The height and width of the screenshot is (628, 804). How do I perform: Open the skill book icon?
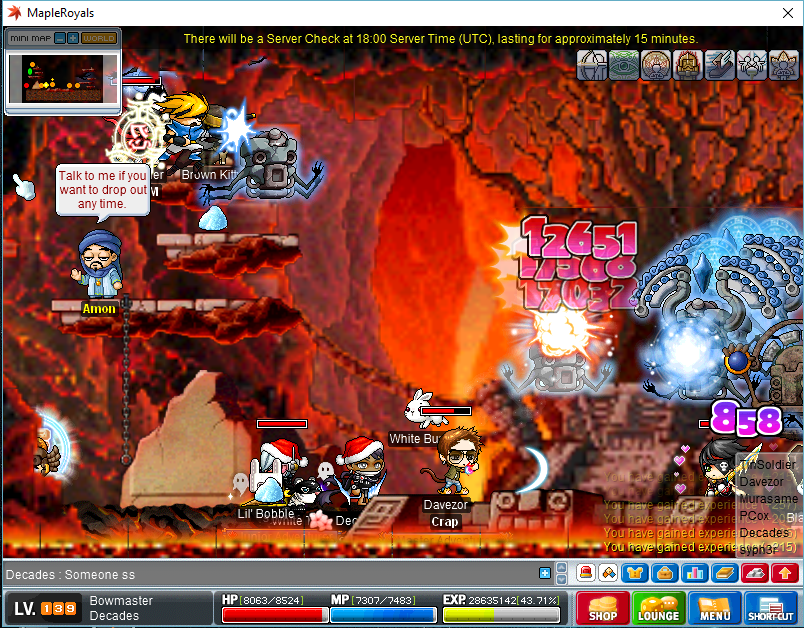tap(724, 573)
